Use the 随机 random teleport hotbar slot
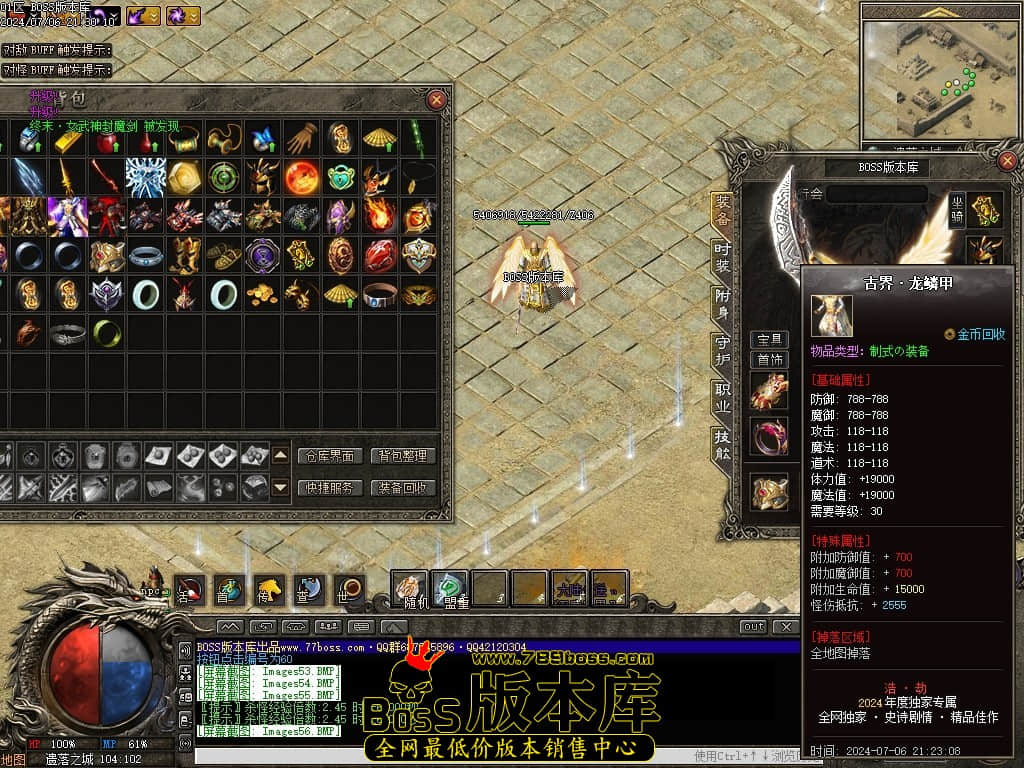The image size is (1024, 768). tap(409, 588)
